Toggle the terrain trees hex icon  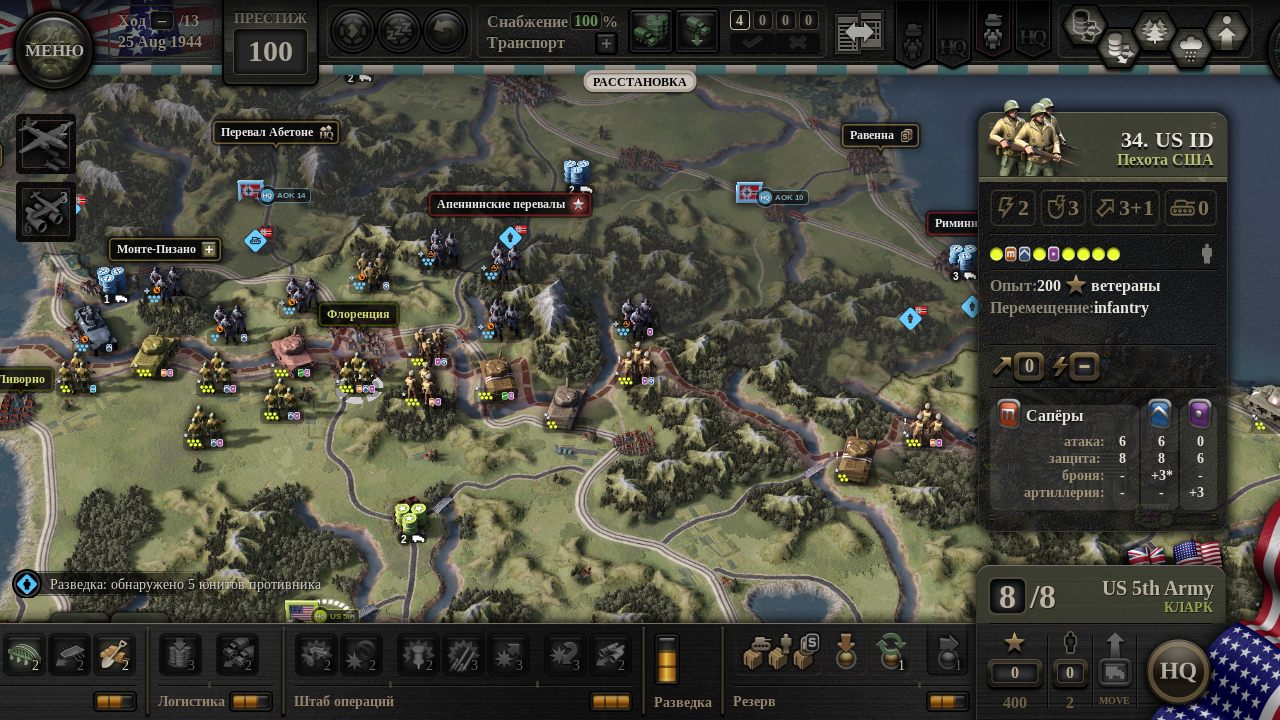1154,31
